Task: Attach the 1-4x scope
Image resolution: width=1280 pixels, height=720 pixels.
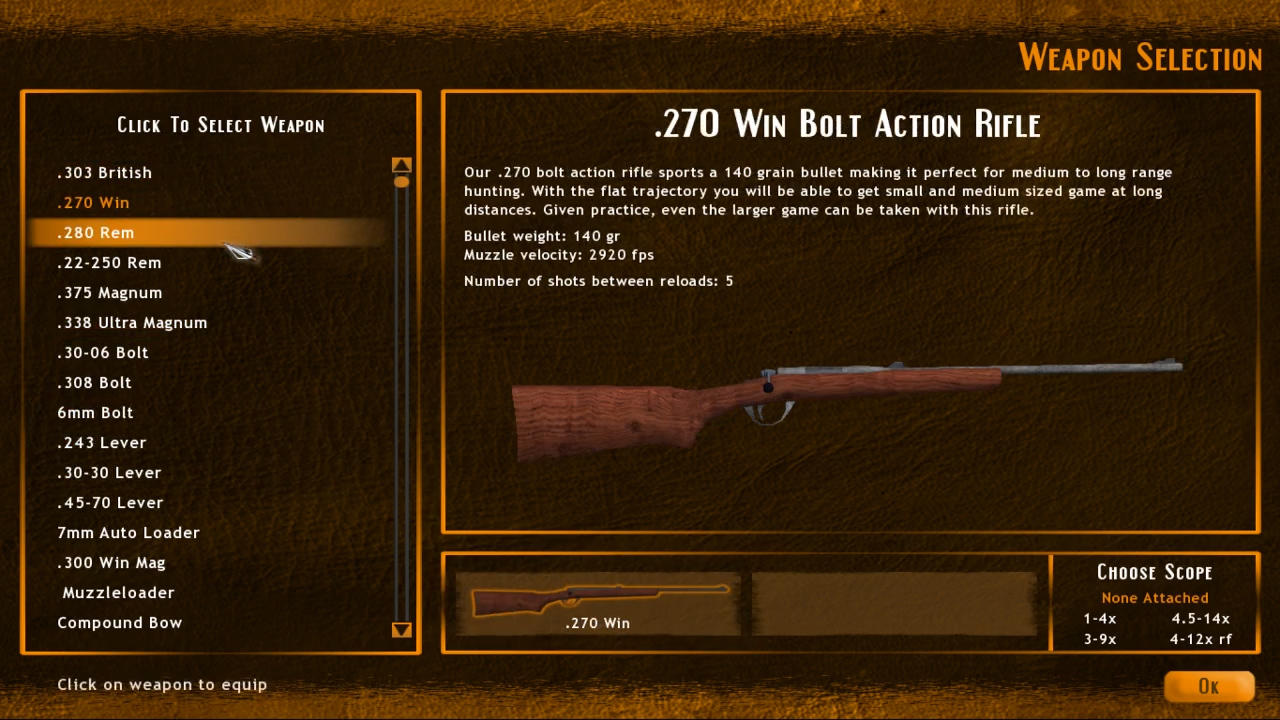Action: pyautogui.click(x=1098, y=618)
